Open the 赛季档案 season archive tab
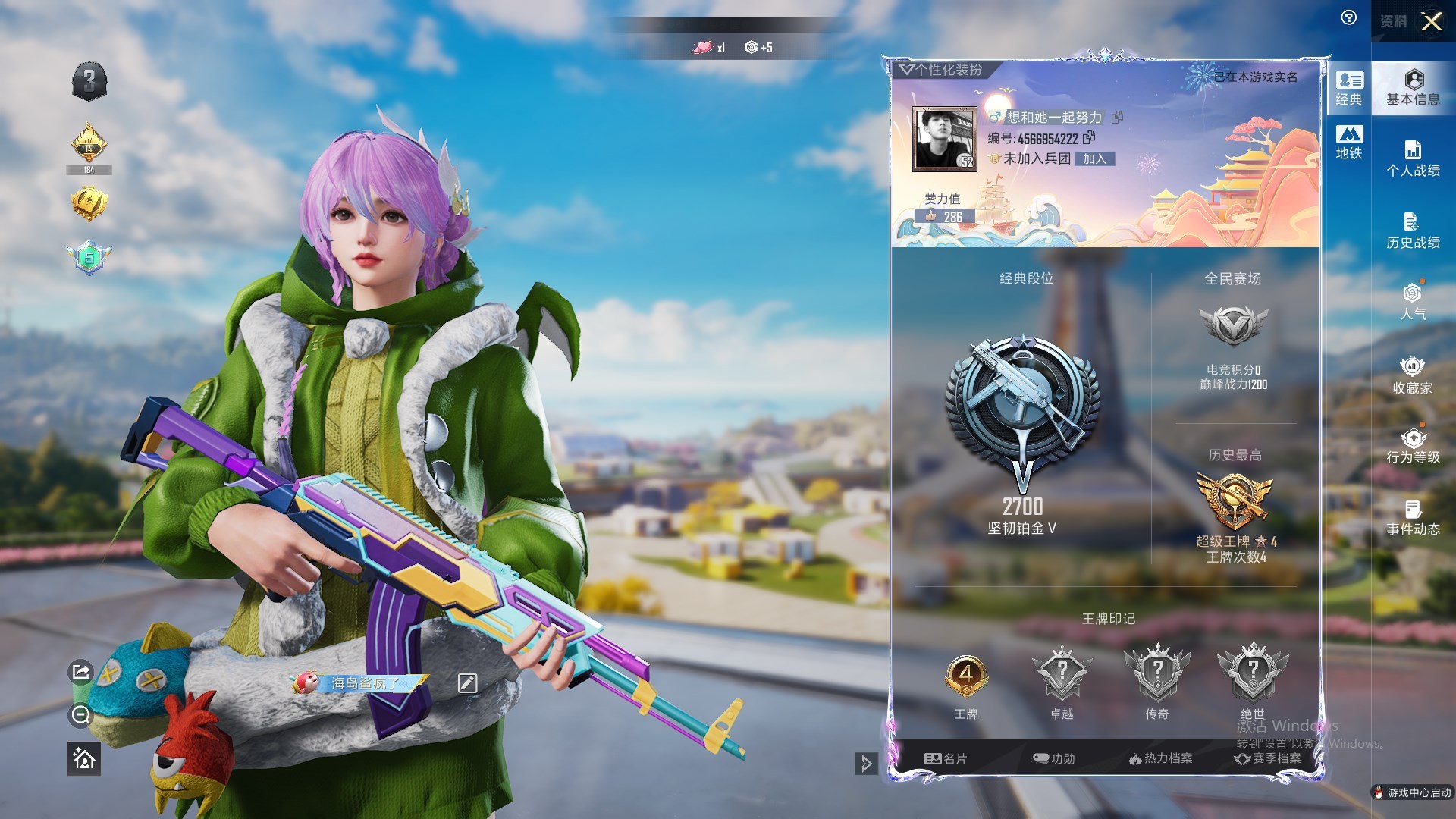This screenshot has height=819, width=1456. pyautogui.click(x=1267, y=758)
